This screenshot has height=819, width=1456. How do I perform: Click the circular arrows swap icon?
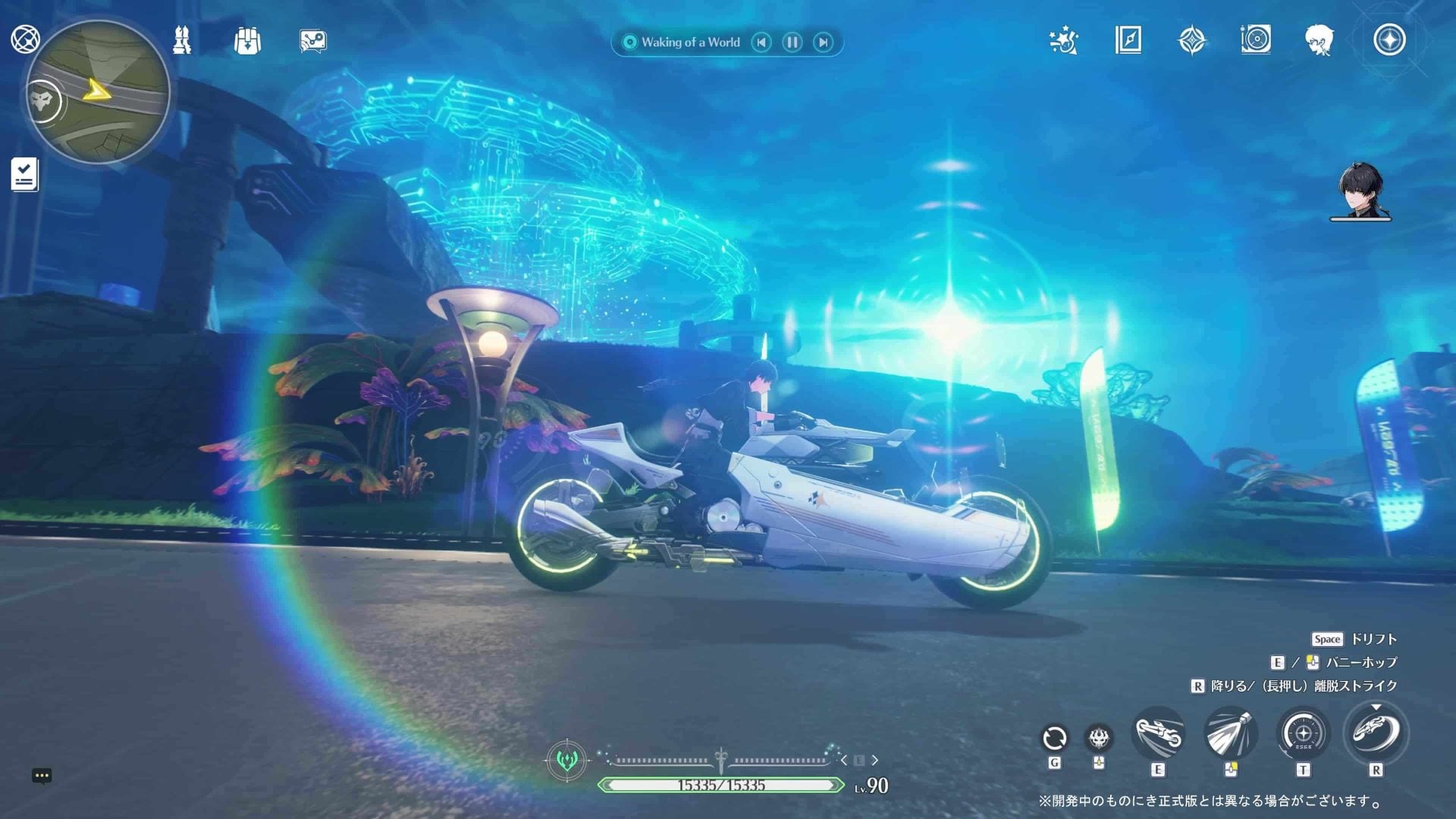click(x=1054, y=737)
